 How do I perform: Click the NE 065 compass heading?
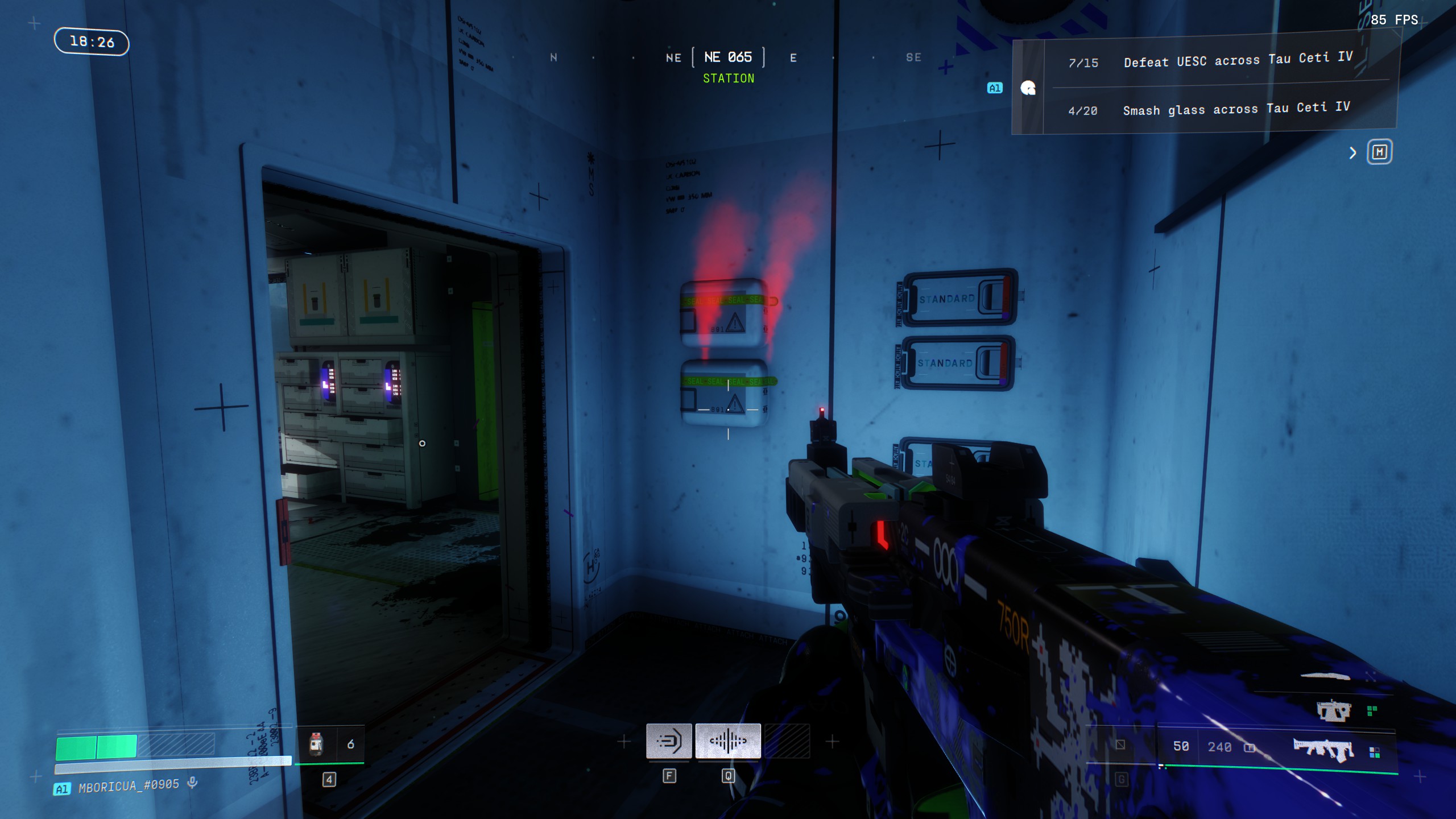(x=728, y=57)
